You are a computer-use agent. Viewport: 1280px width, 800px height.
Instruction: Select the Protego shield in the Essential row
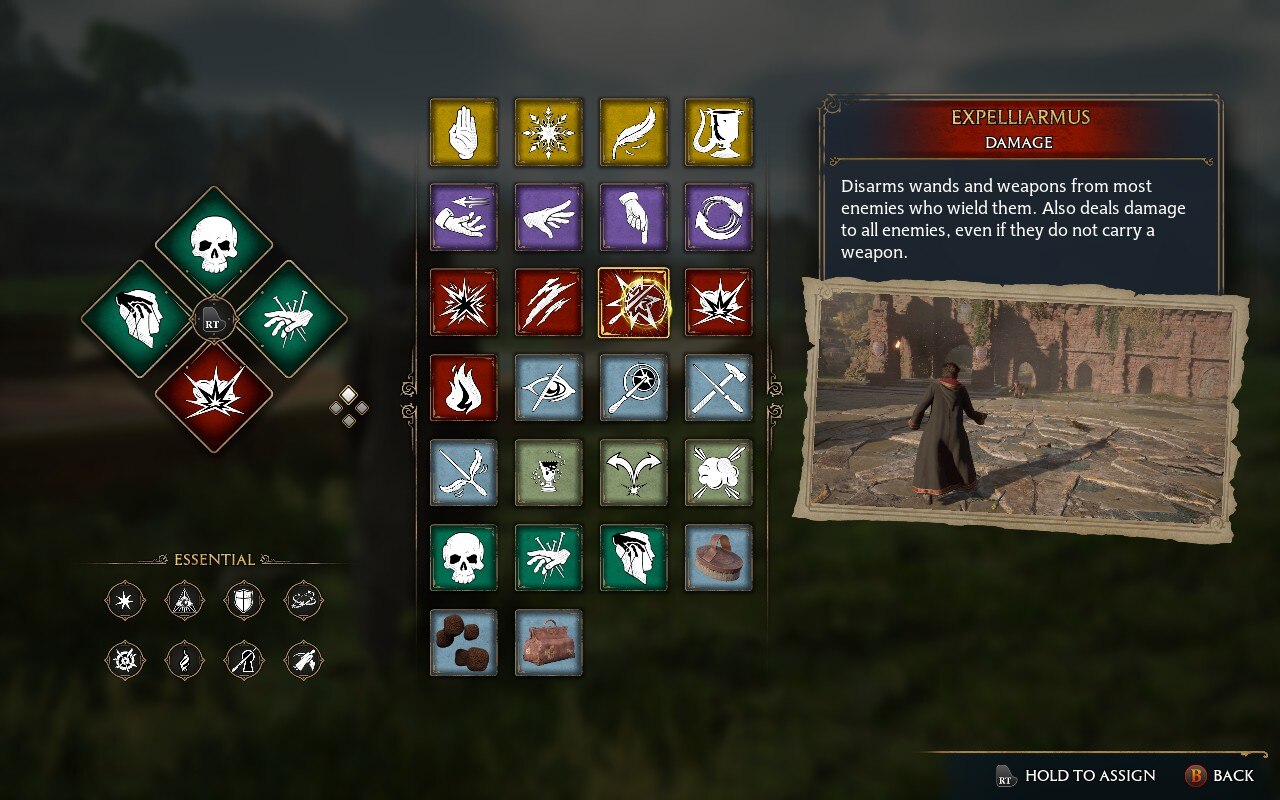pyautogui.click(x=243, y=600)
